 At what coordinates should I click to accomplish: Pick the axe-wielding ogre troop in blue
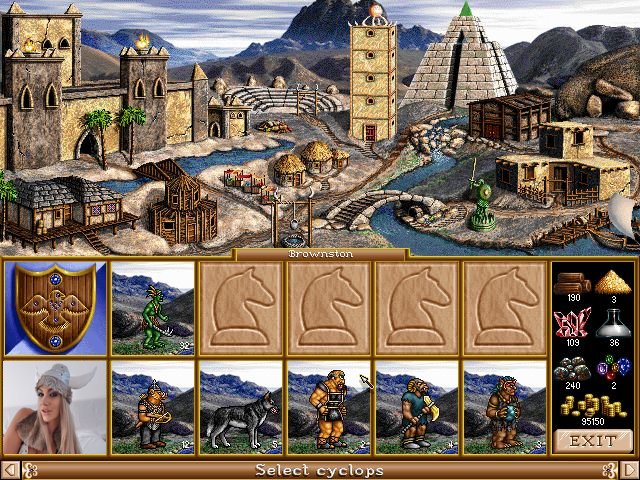(417, 408)
